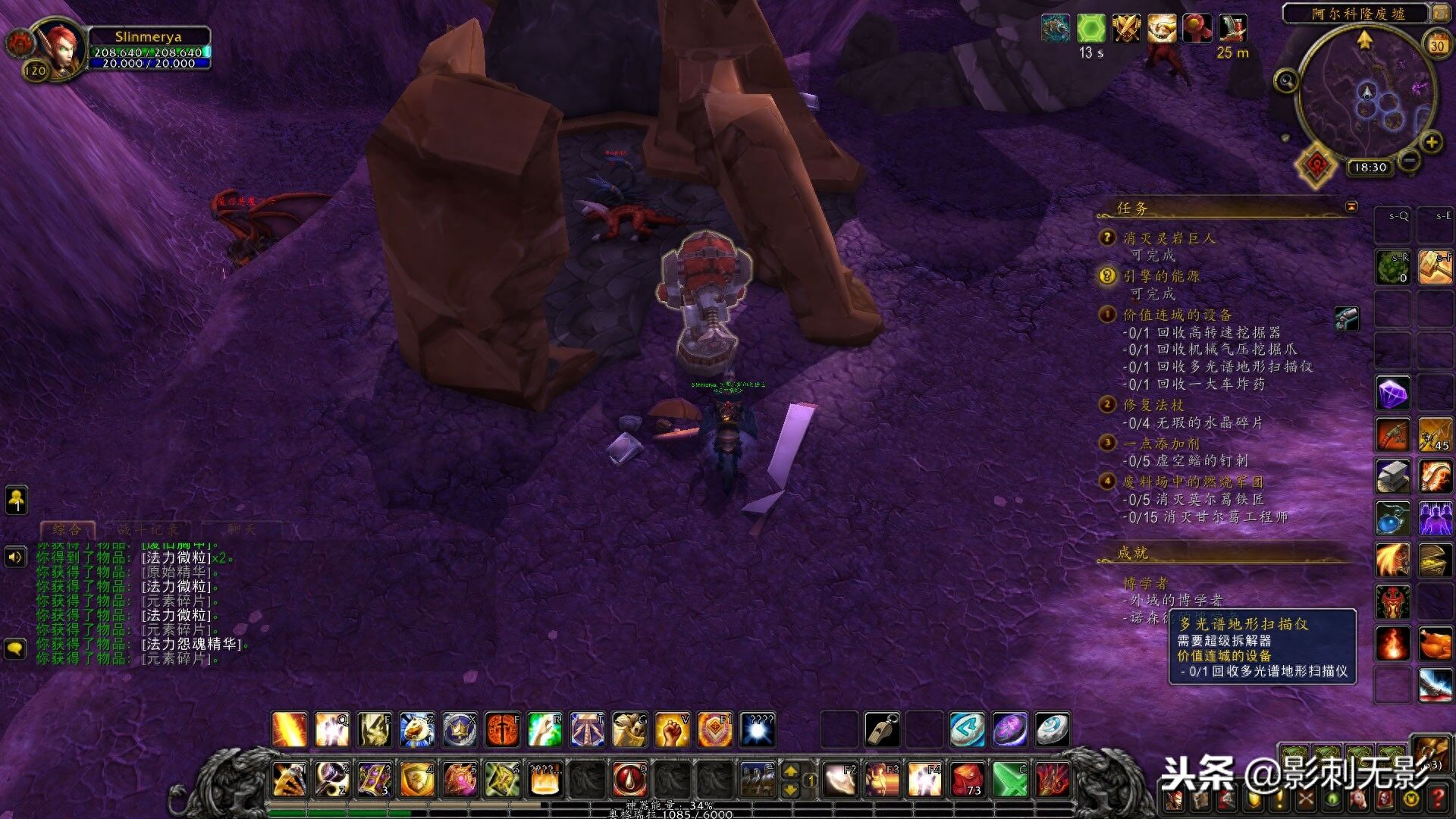Zoom in the minimap with plus button
This screenshot has height=819, width=1456.
[1431, 142]
